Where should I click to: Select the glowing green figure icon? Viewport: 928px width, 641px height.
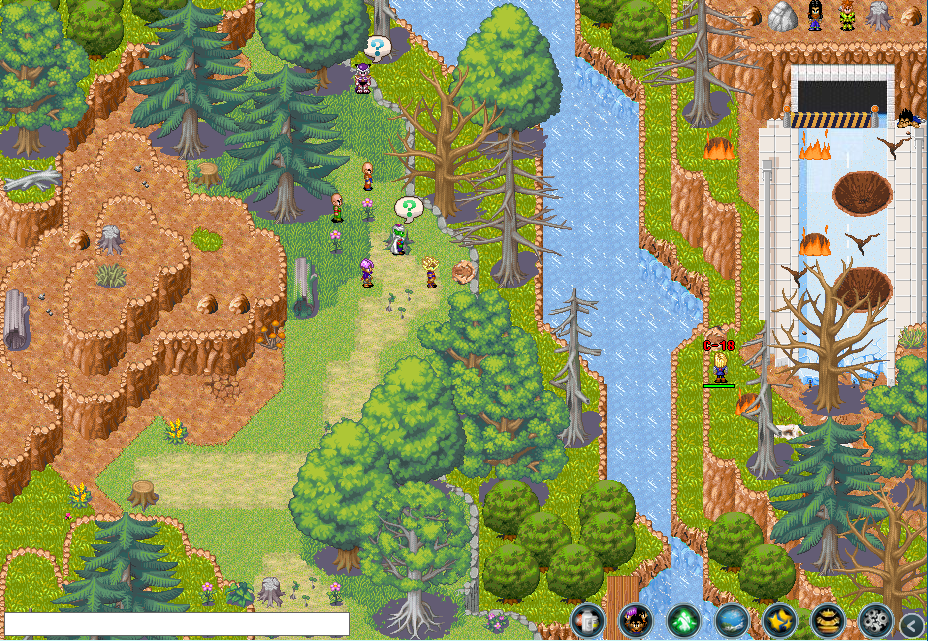(684, 621)
